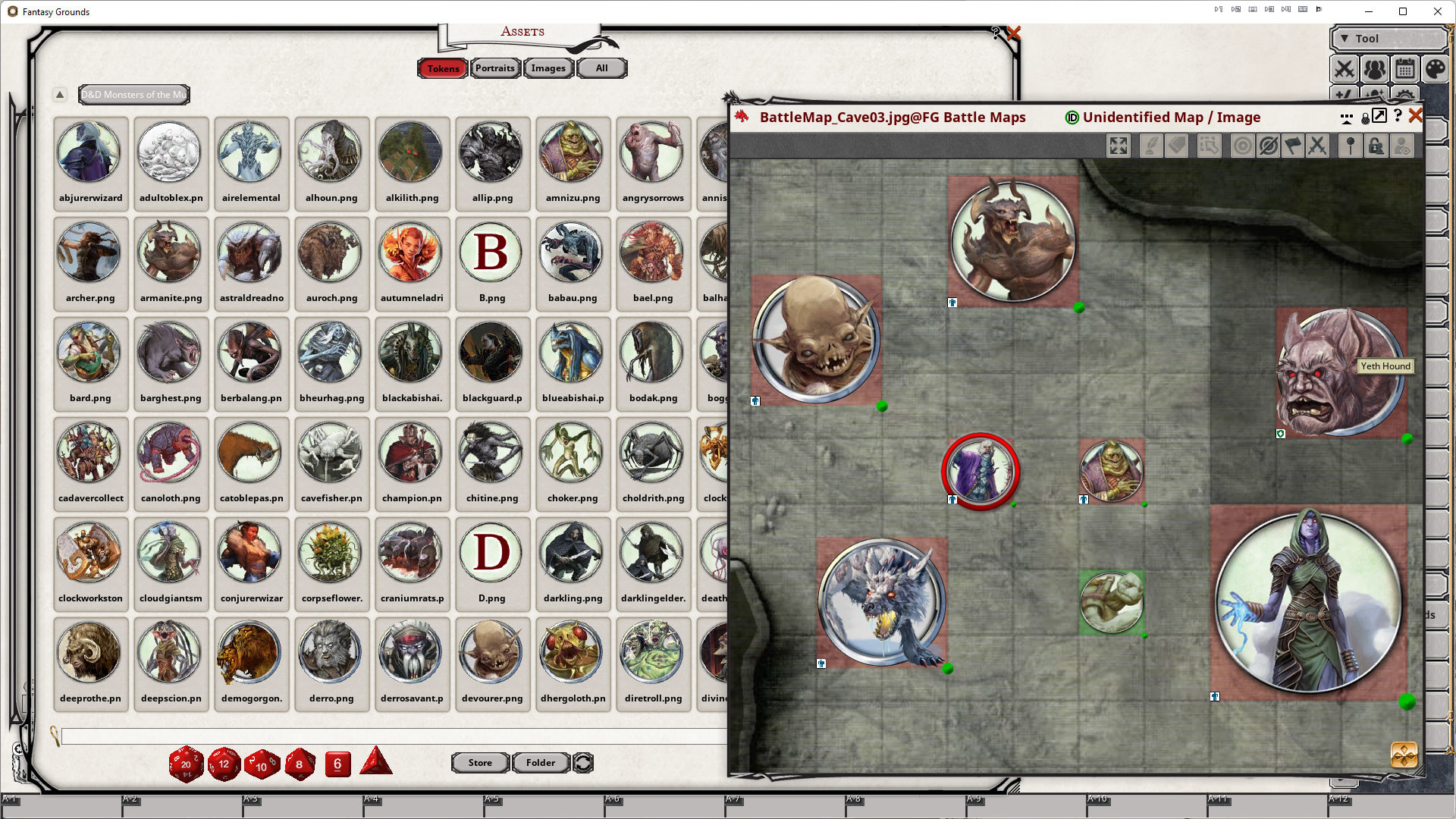Screen dimensions: 1456x819
Task: Open the Calendar tool icon
Action: [x=1405, y=69]
